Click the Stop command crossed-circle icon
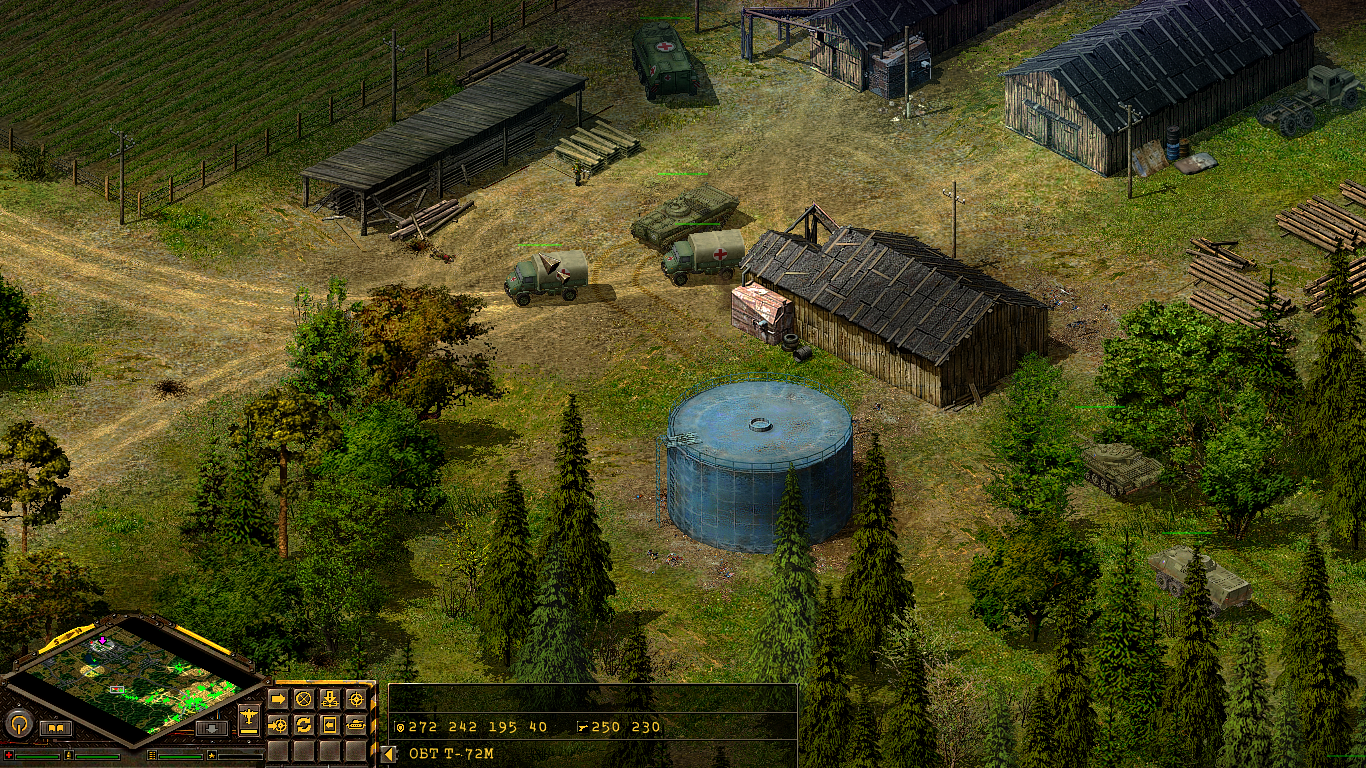The image size is (1366, 768). [x=303, y=699]
